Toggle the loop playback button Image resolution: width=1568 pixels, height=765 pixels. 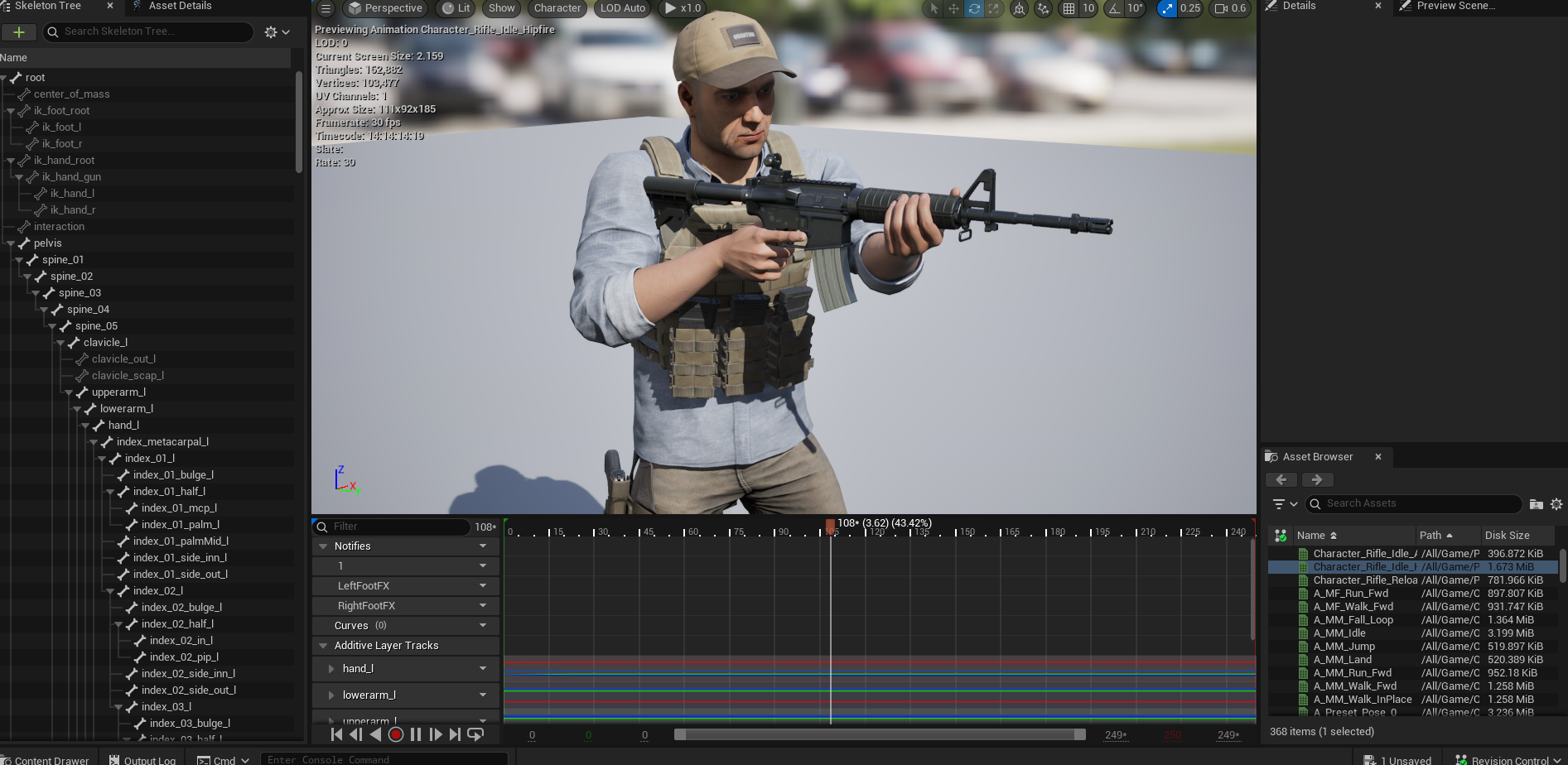[x=475, y=734]
